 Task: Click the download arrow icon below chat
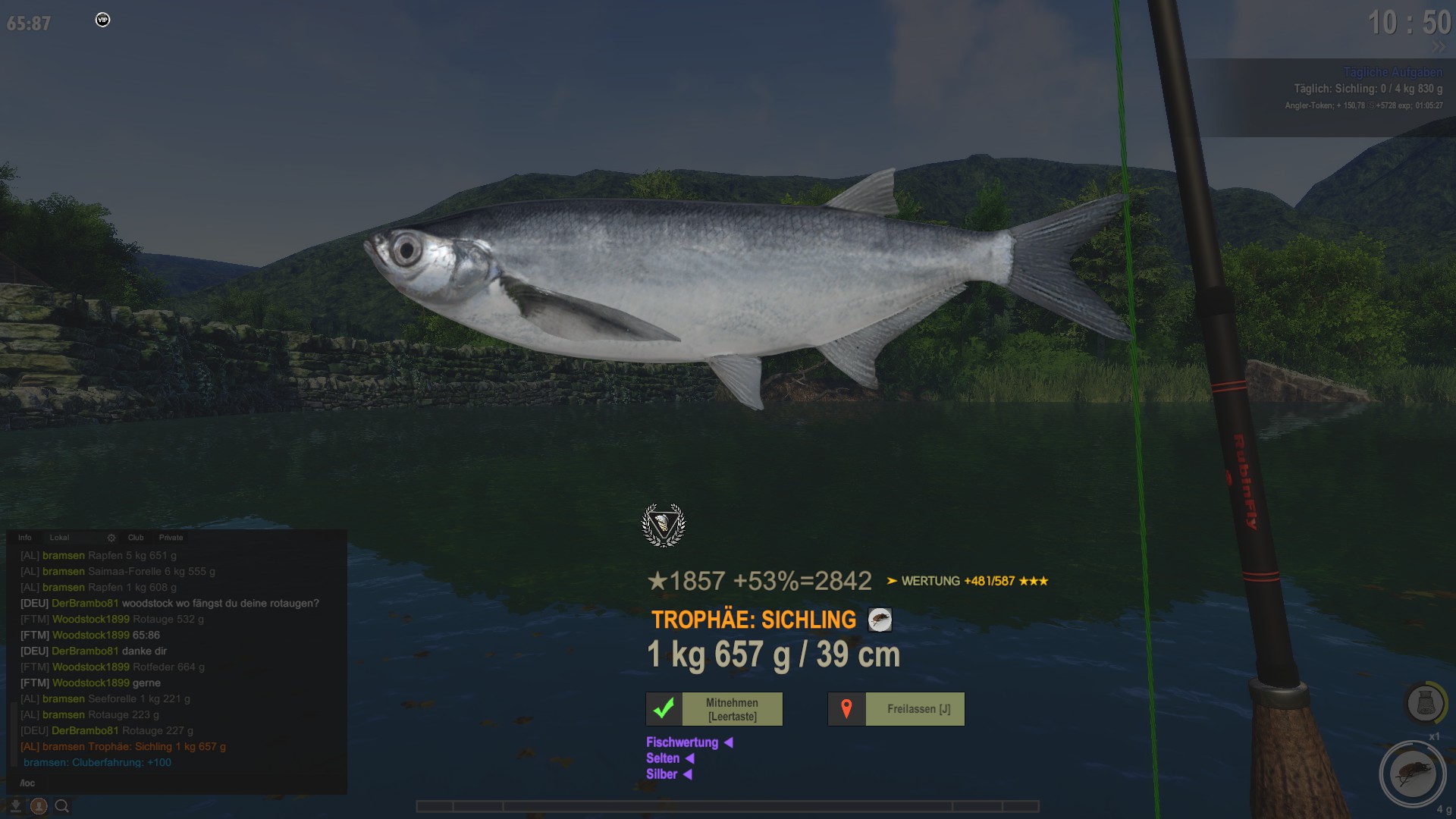tap(15, 806)
